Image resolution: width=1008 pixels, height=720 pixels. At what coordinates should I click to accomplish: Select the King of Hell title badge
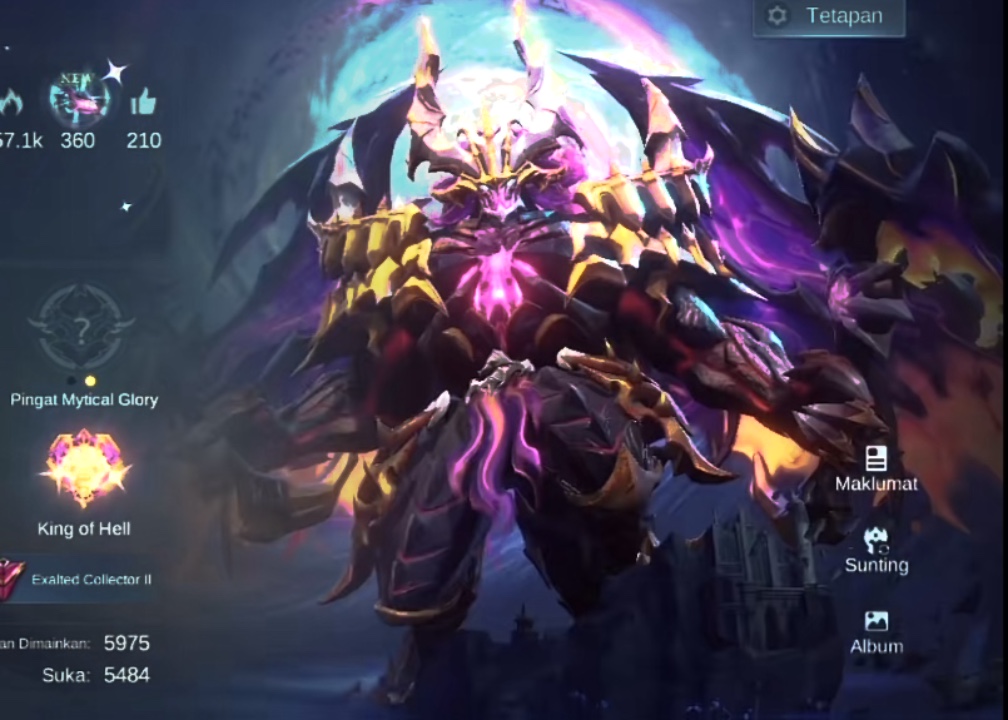[84, 468]
